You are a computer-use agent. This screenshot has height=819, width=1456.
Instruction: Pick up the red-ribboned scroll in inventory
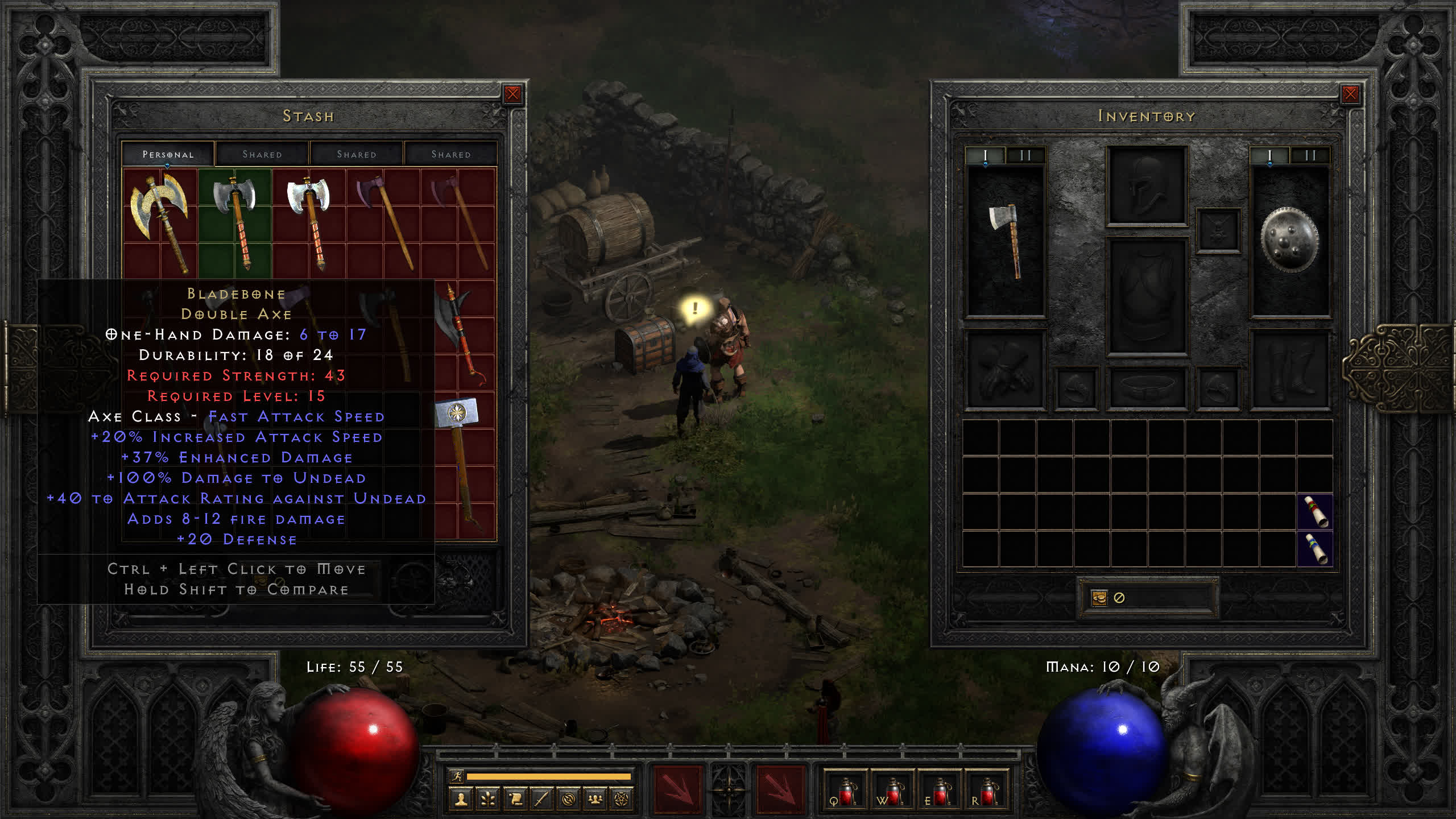tap(1315, 511)
